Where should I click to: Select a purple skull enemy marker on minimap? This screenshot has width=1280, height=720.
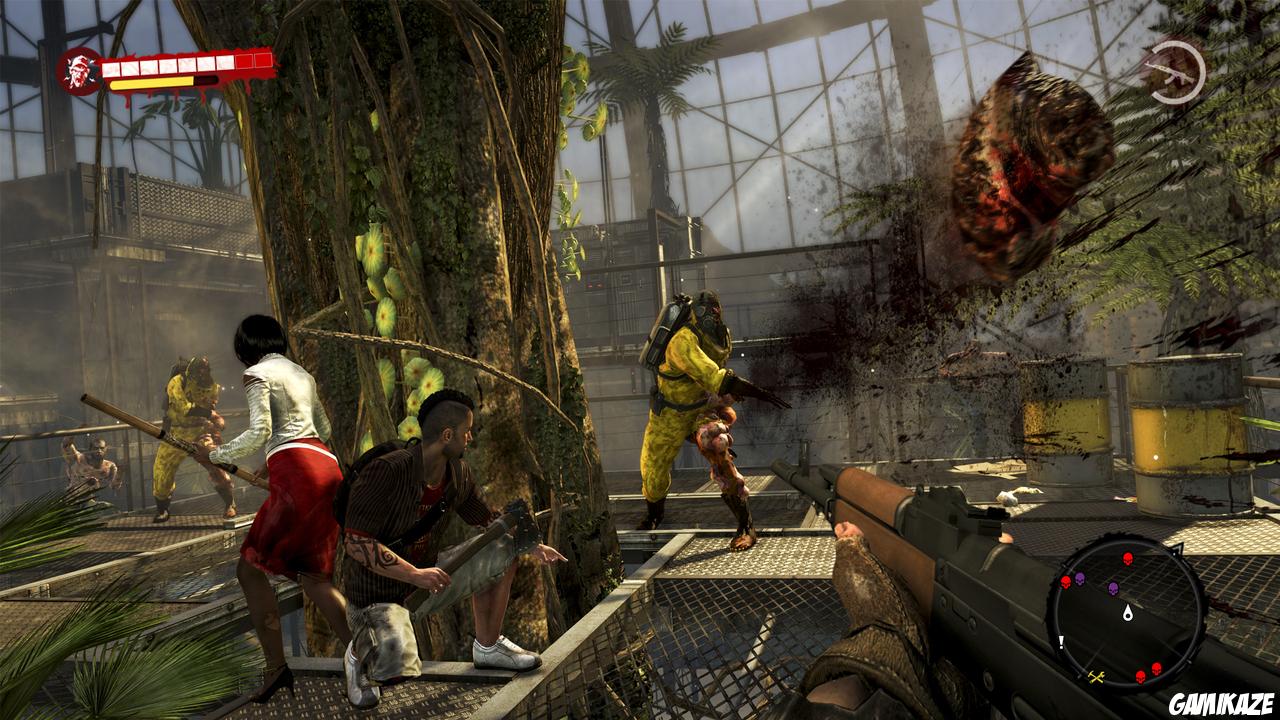coord(1080,580)
